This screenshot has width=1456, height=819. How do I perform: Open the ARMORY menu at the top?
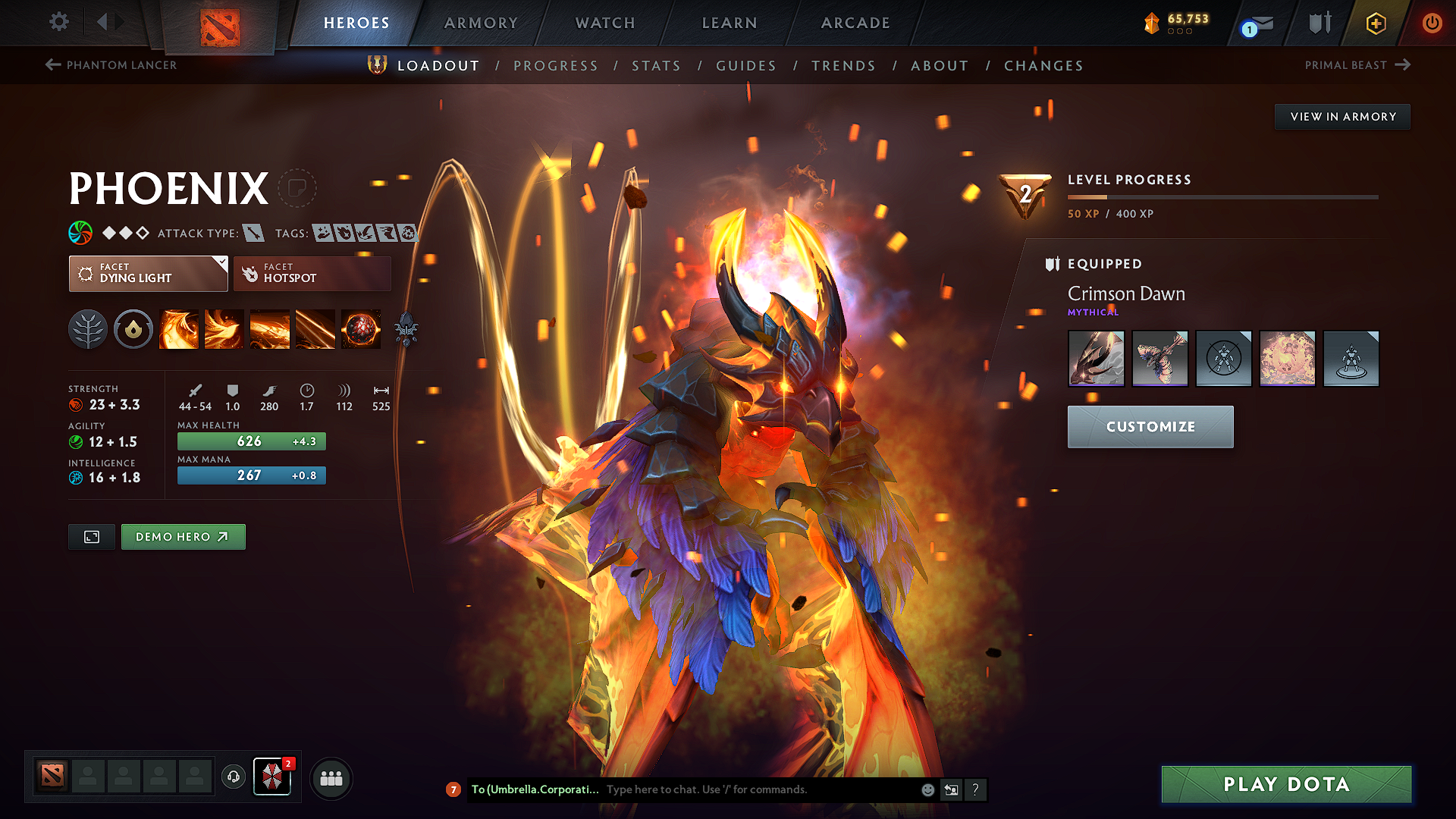(480, 23)
